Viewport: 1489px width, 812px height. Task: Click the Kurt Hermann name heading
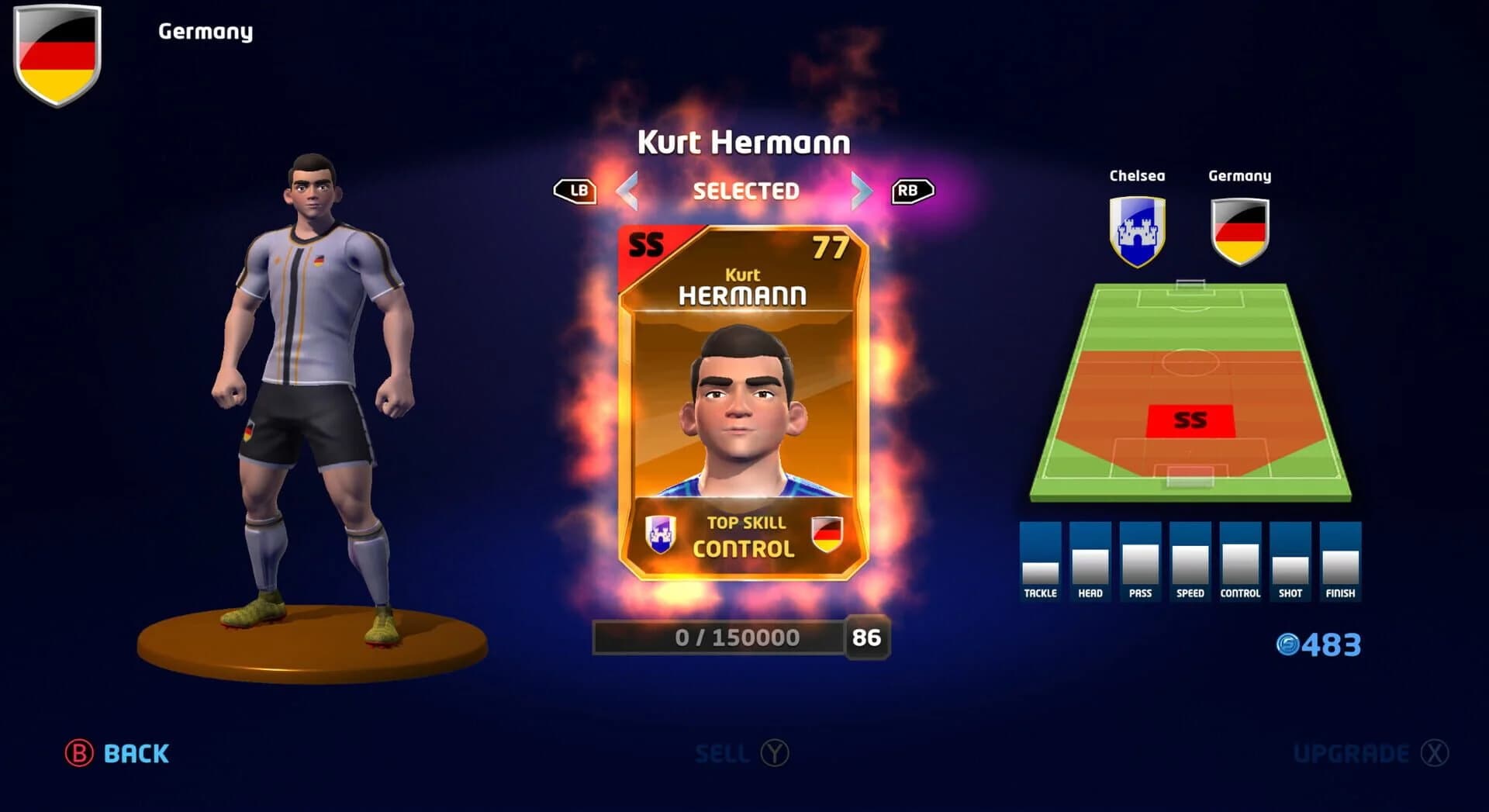(x=744, y=143)
